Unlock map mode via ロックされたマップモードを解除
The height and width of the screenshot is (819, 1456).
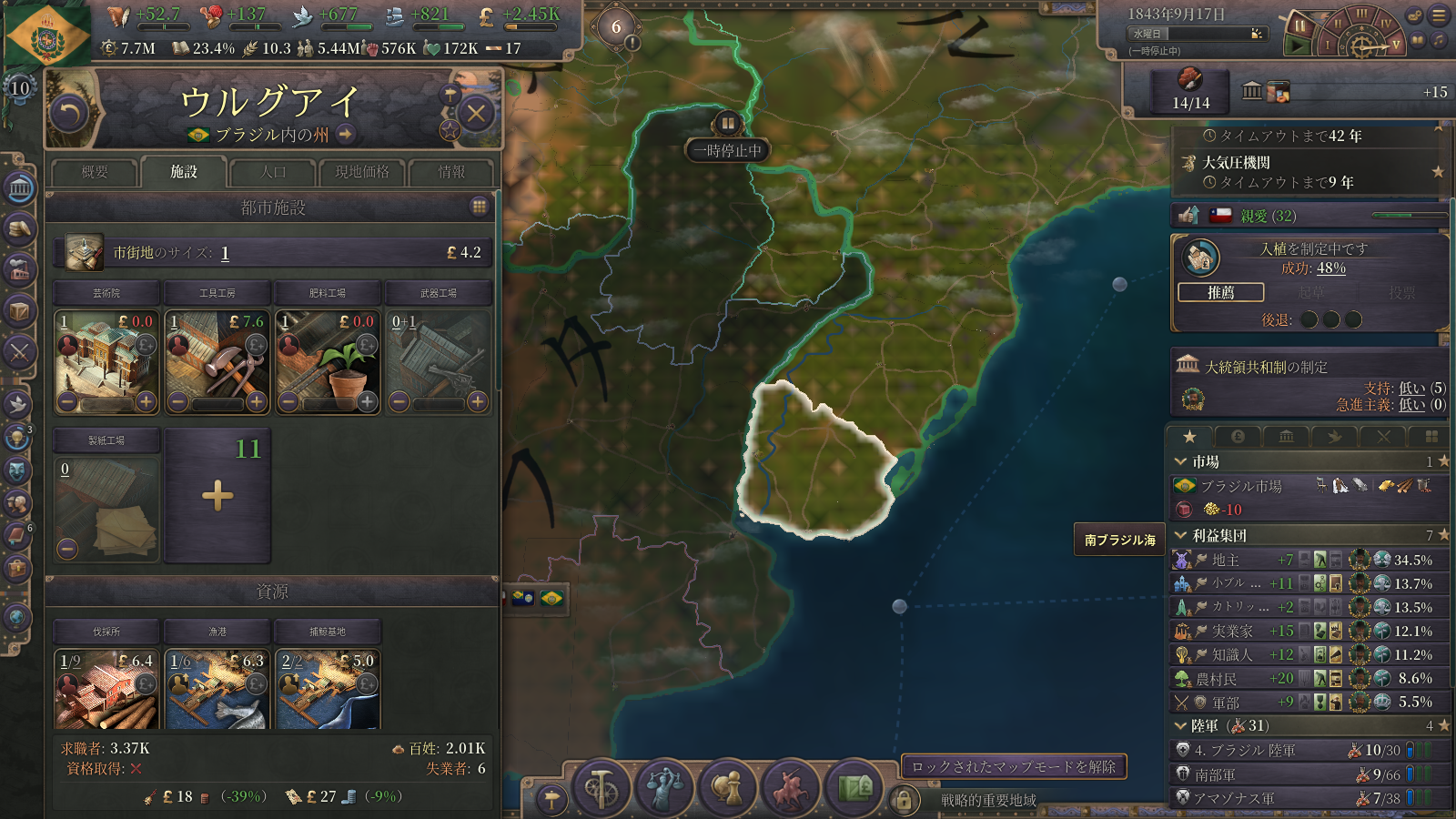(x=1014, y=767)
